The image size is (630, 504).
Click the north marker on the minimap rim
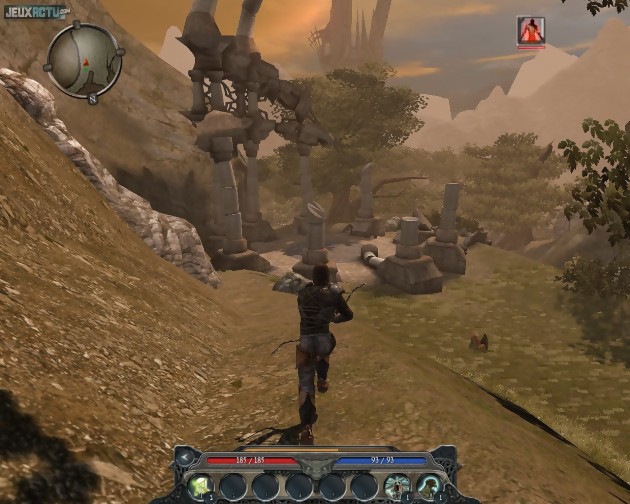[x=93, y=99]
